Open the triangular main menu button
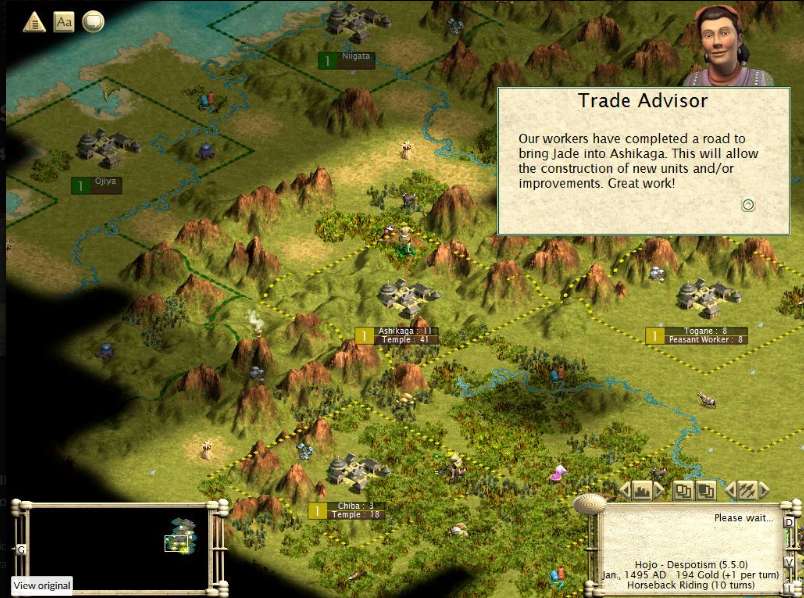The height and width of the screenshot is (598, 804). click(35, 21)
